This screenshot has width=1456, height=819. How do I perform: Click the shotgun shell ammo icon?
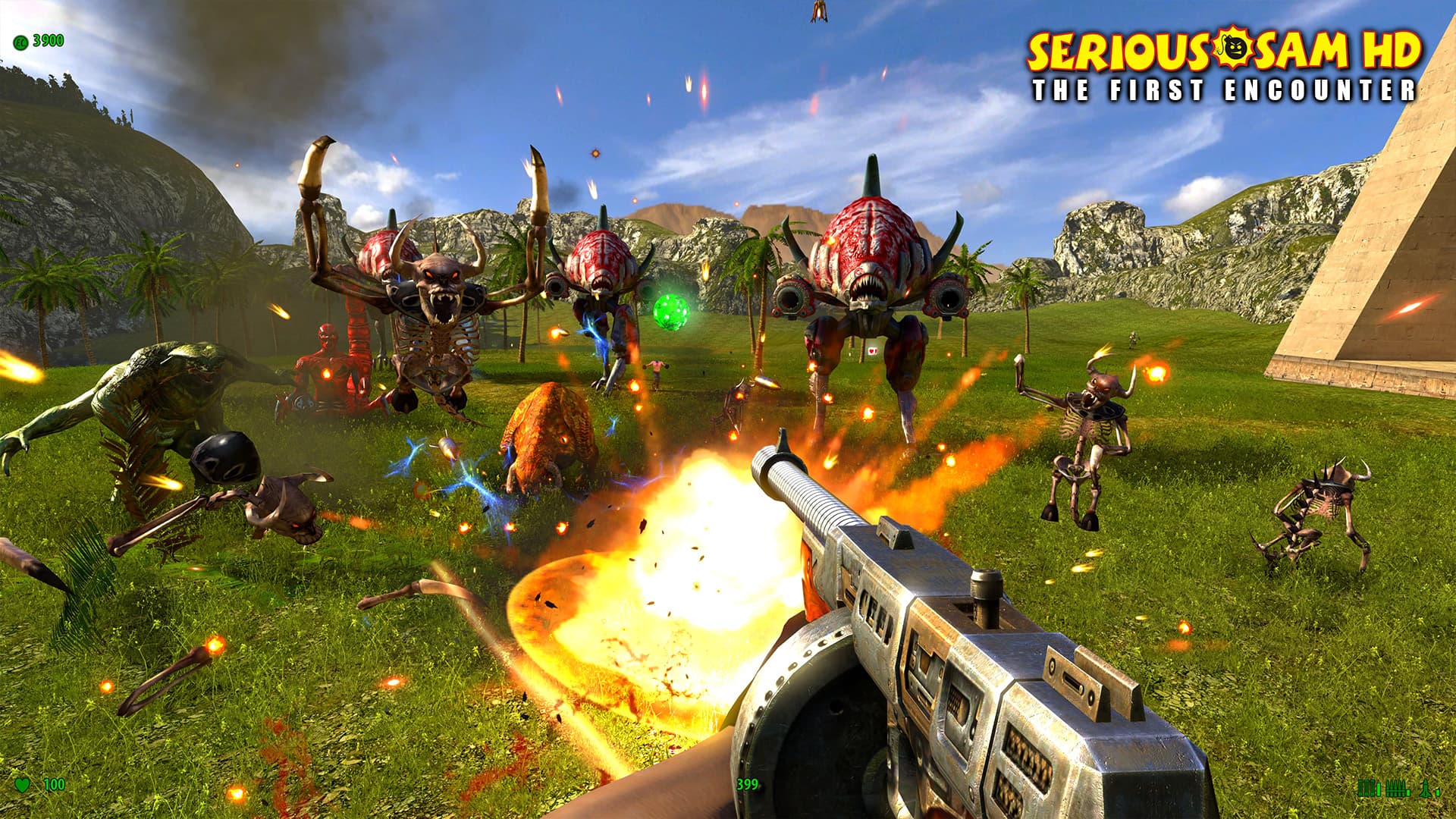[1367, 788]
